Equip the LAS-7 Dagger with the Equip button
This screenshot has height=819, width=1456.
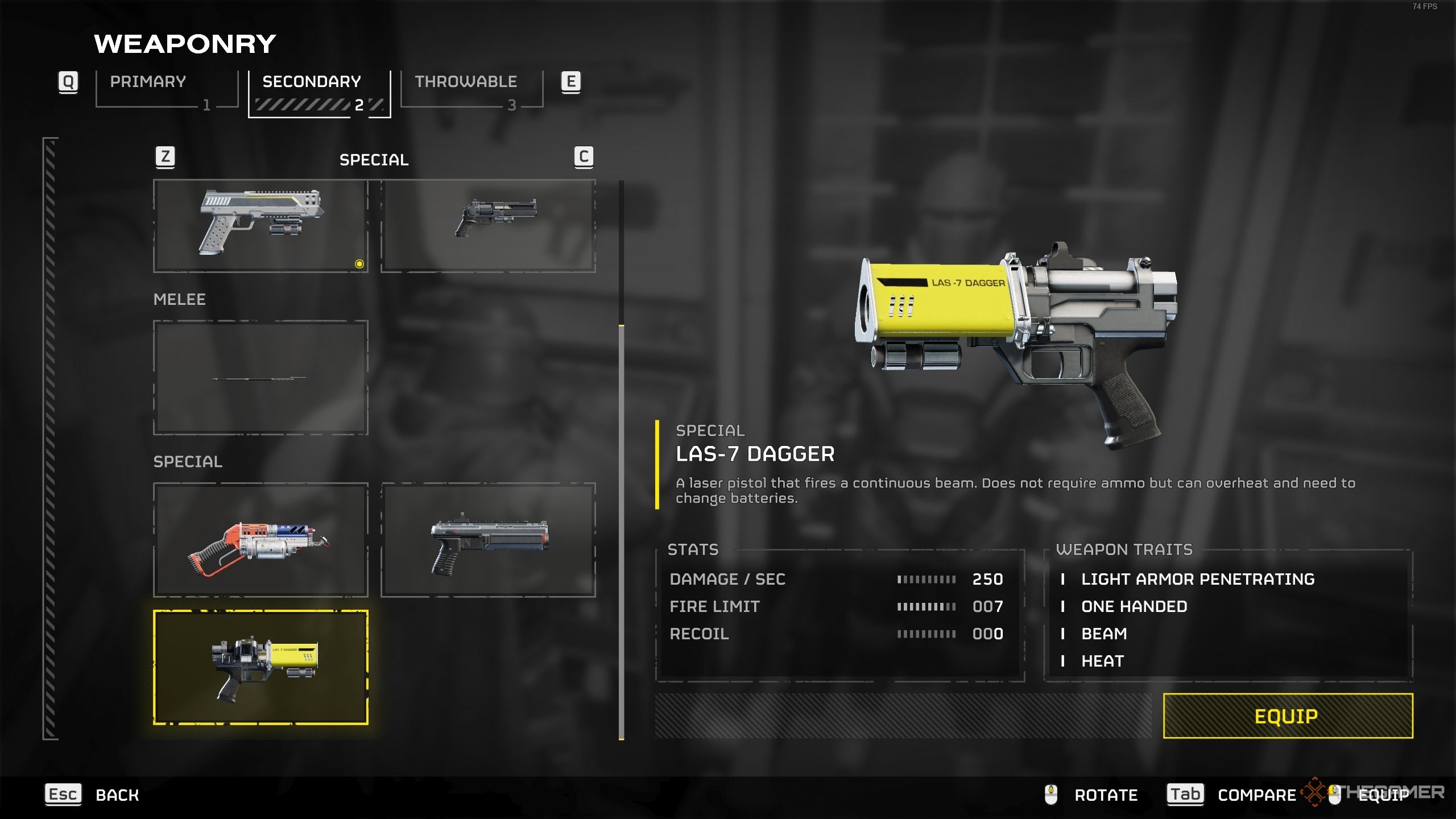(1288, 715)
